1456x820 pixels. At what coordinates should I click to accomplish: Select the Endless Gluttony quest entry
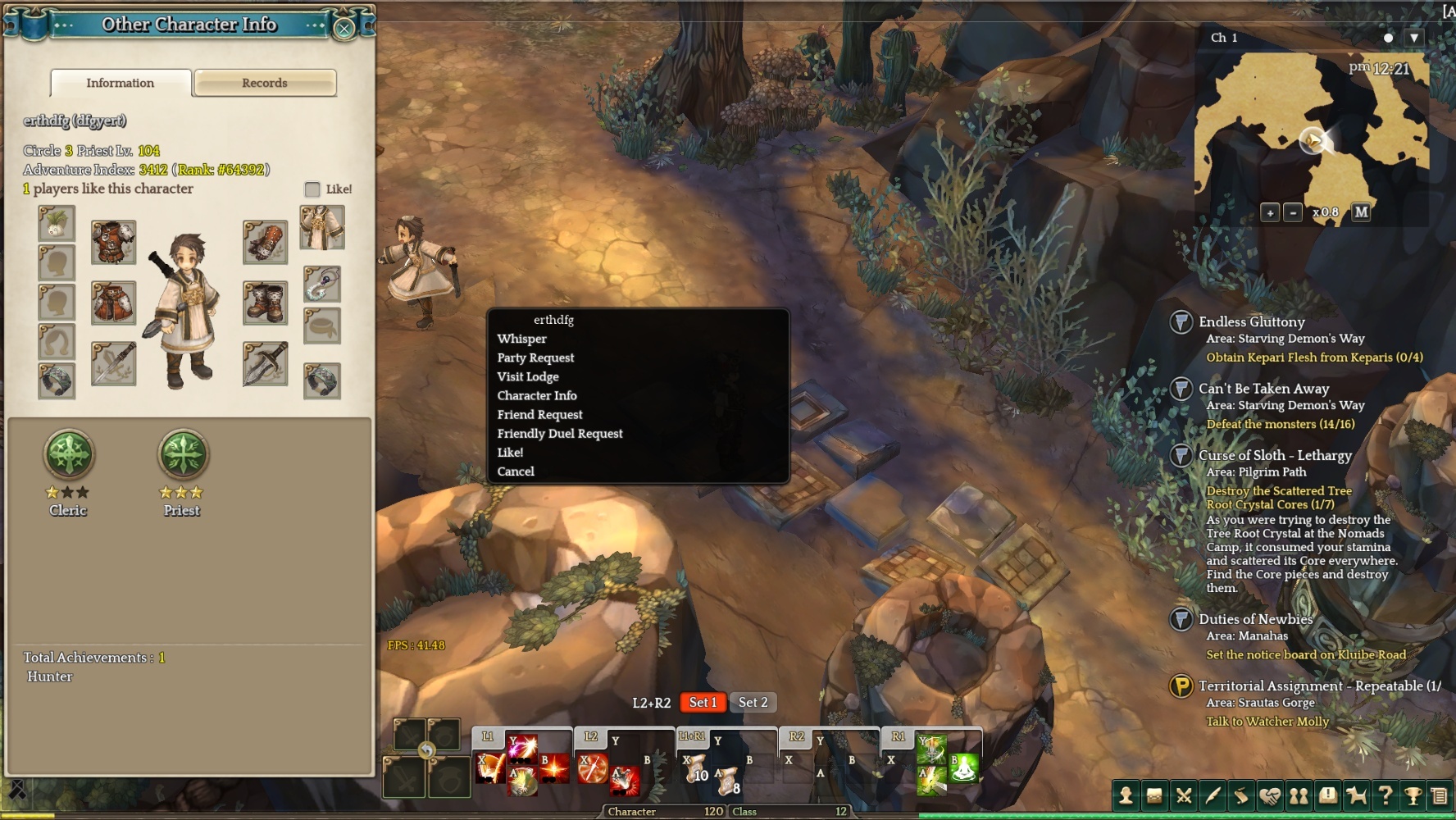tap(1251, 322)
